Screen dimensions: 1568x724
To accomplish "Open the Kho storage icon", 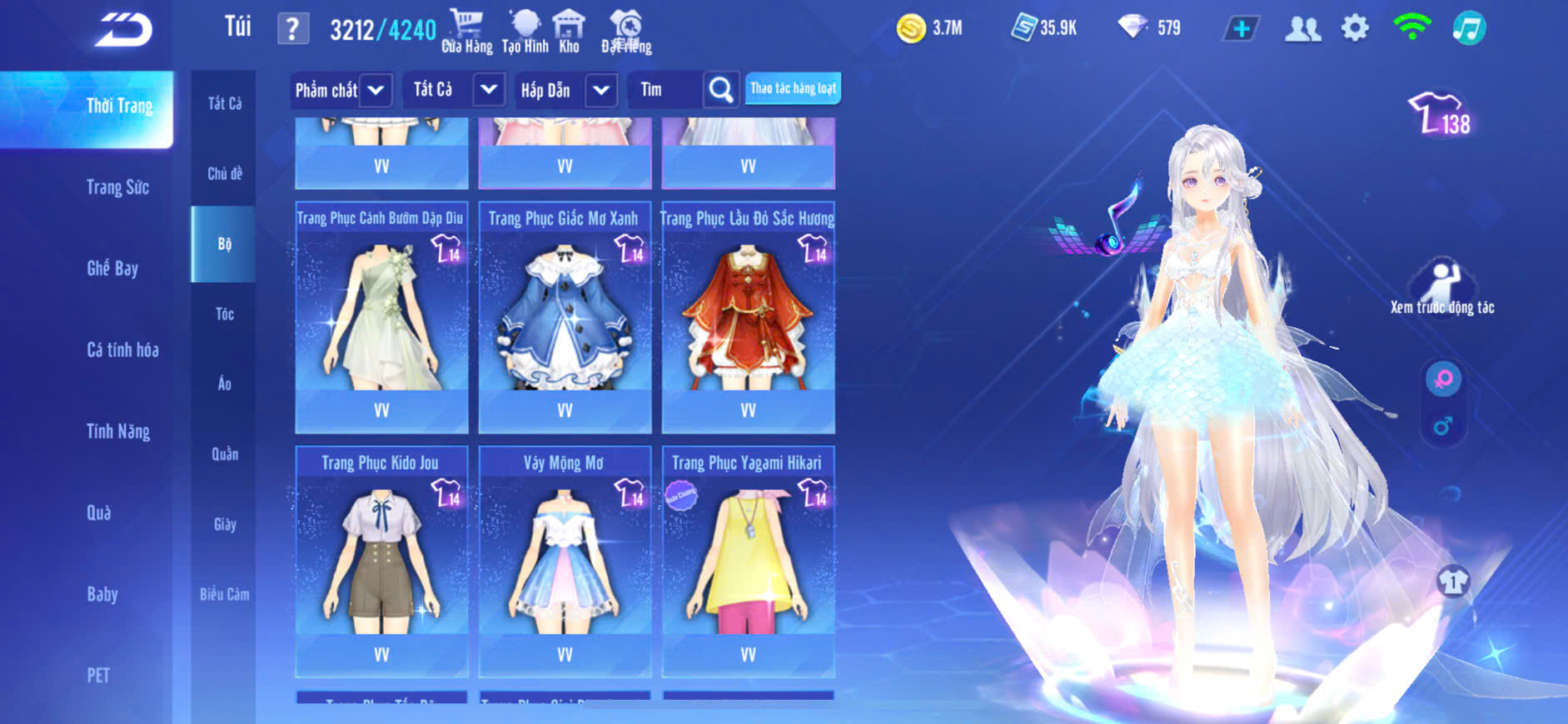I will click(x=569, y=32).
